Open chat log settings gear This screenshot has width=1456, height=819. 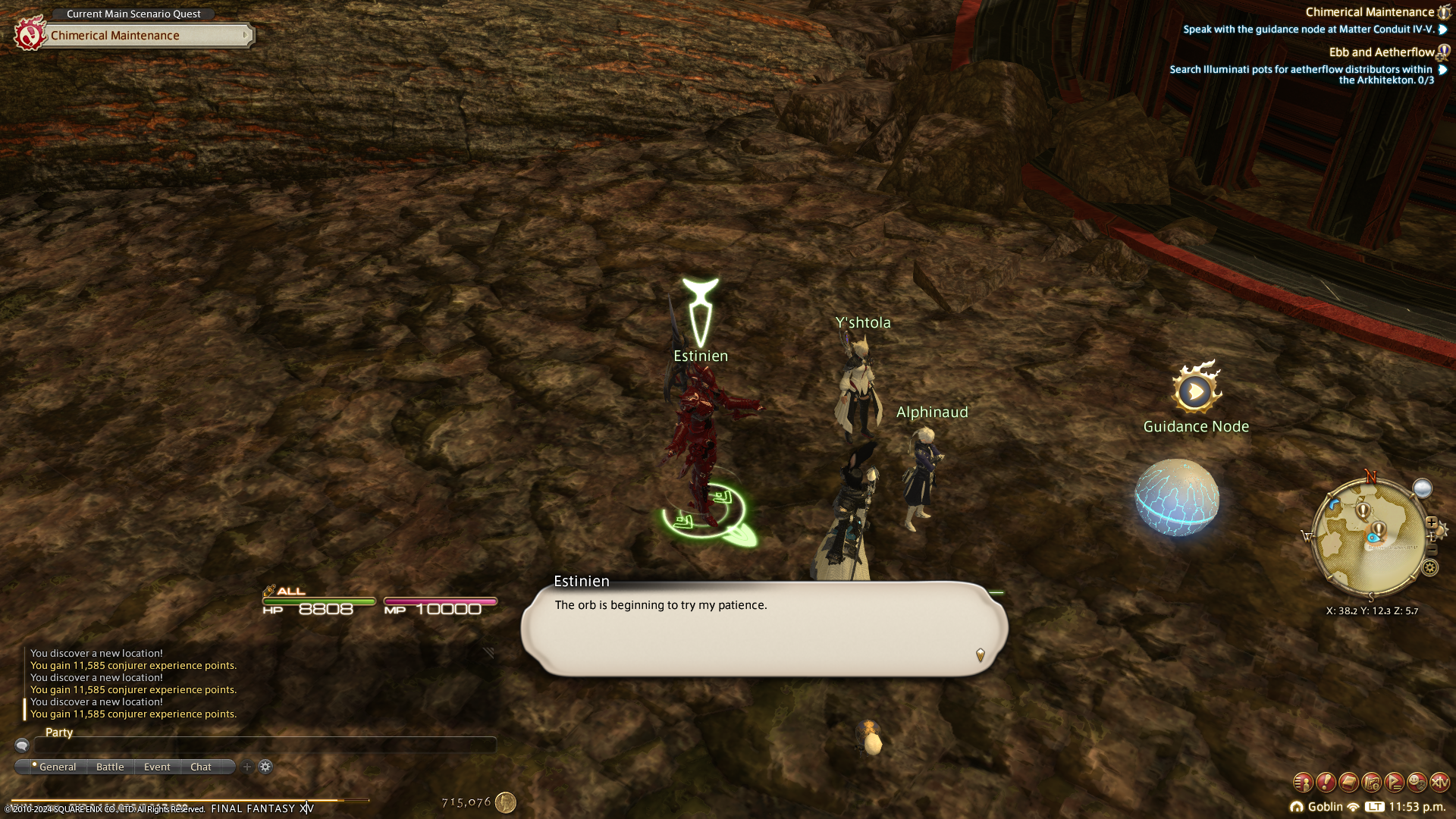coord(265,767)
